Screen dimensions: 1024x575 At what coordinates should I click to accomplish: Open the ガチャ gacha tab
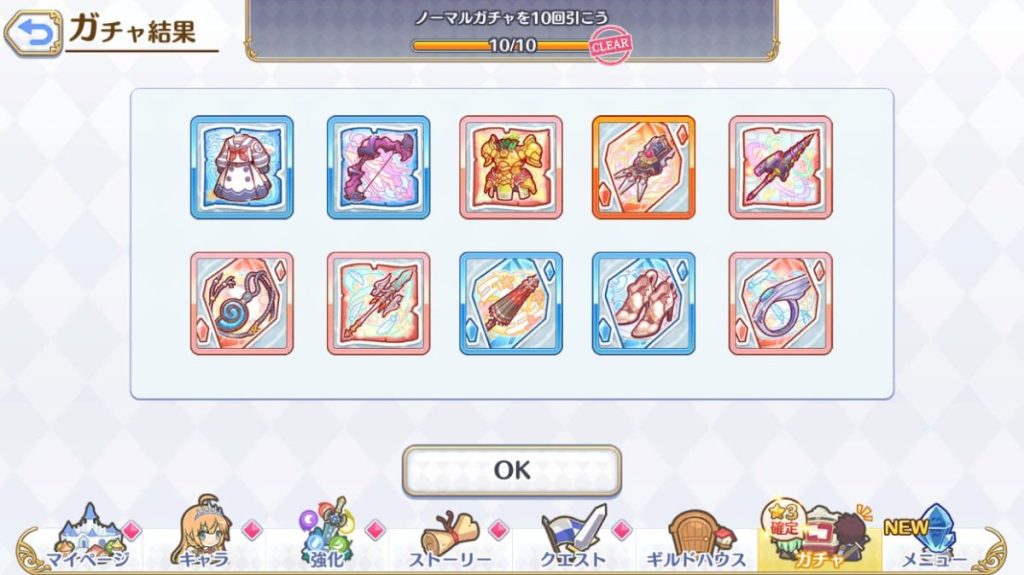tap(818, 537)
